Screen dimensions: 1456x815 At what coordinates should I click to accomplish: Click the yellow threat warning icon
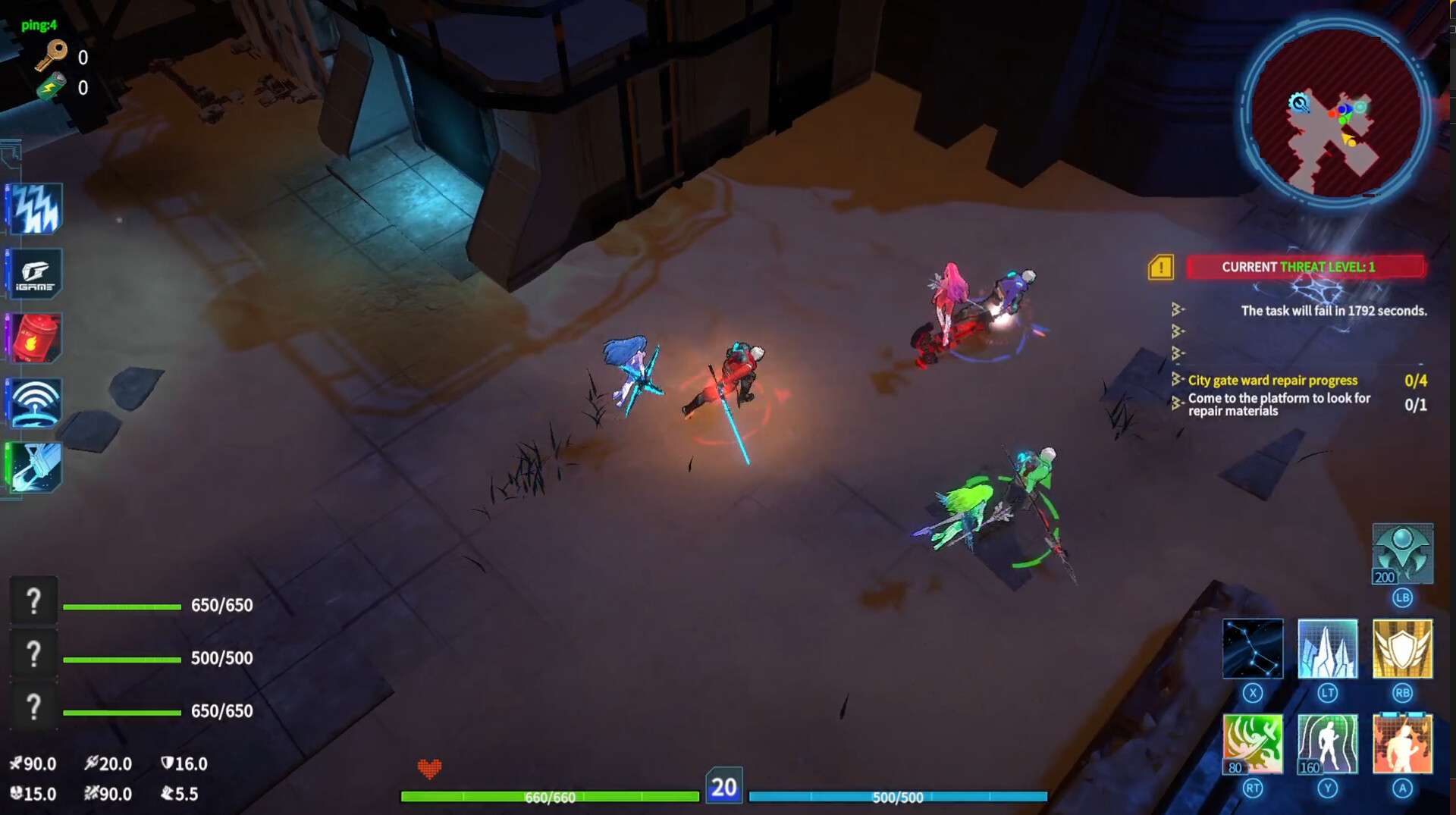coord(1161,267)
